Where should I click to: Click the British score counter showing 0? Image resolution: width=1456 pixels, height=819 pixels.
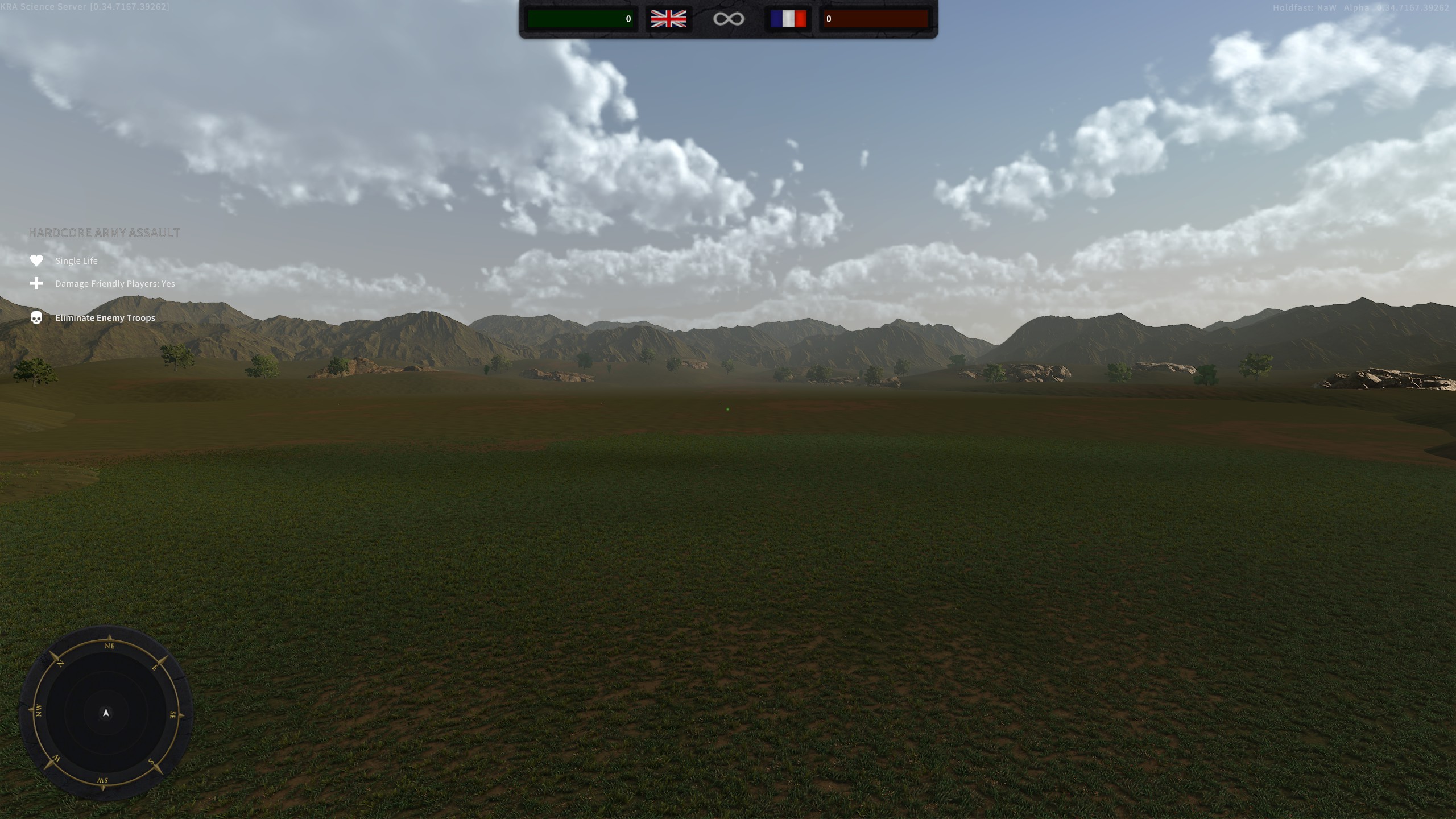[628, 19]
